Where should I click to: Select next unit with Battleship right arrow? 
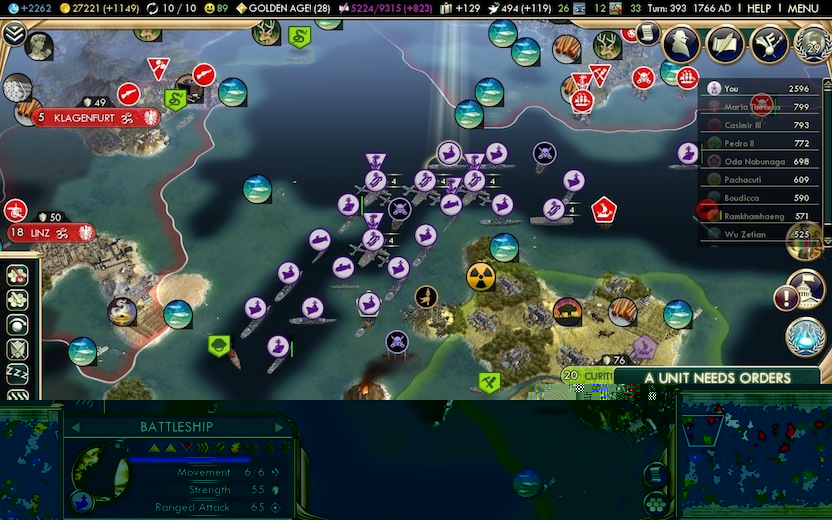click(x=279, y=427)
